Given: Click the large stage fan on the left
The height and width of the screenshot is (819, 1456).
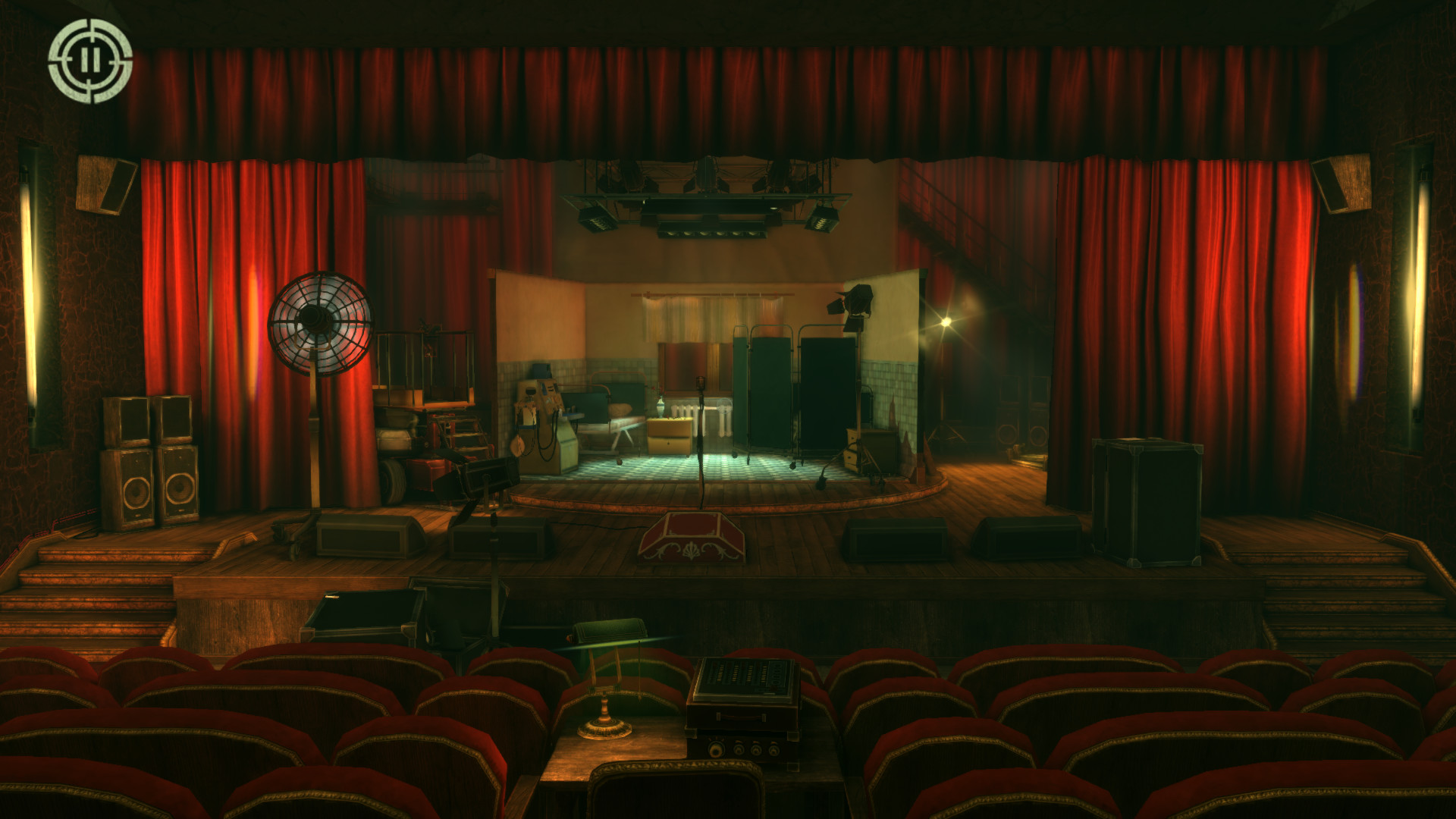Looking at the screenshot, I should [x=318, y=326].
